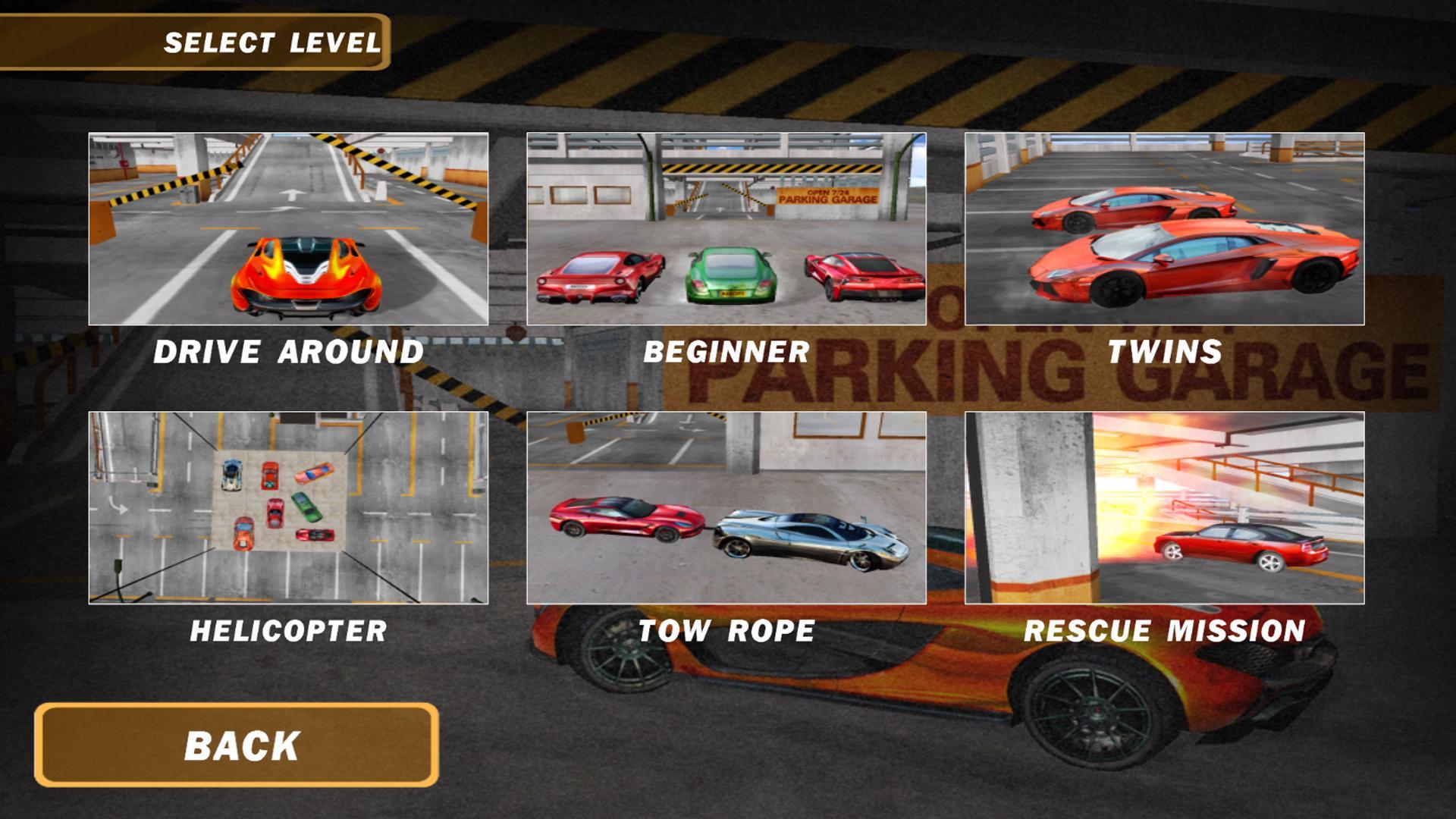Viewport: 1456px width, 819px height.
Task: Click the DRIVE AROUND label text
Action: [288, 351]
